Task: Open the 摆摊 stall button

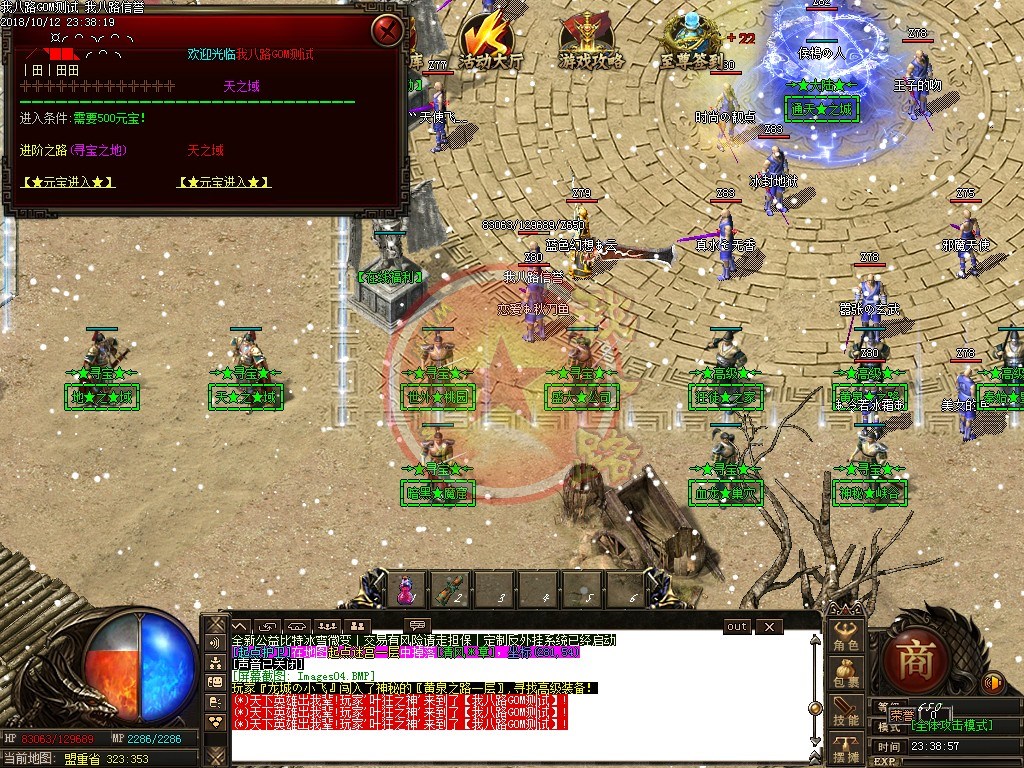Action: 846,748
